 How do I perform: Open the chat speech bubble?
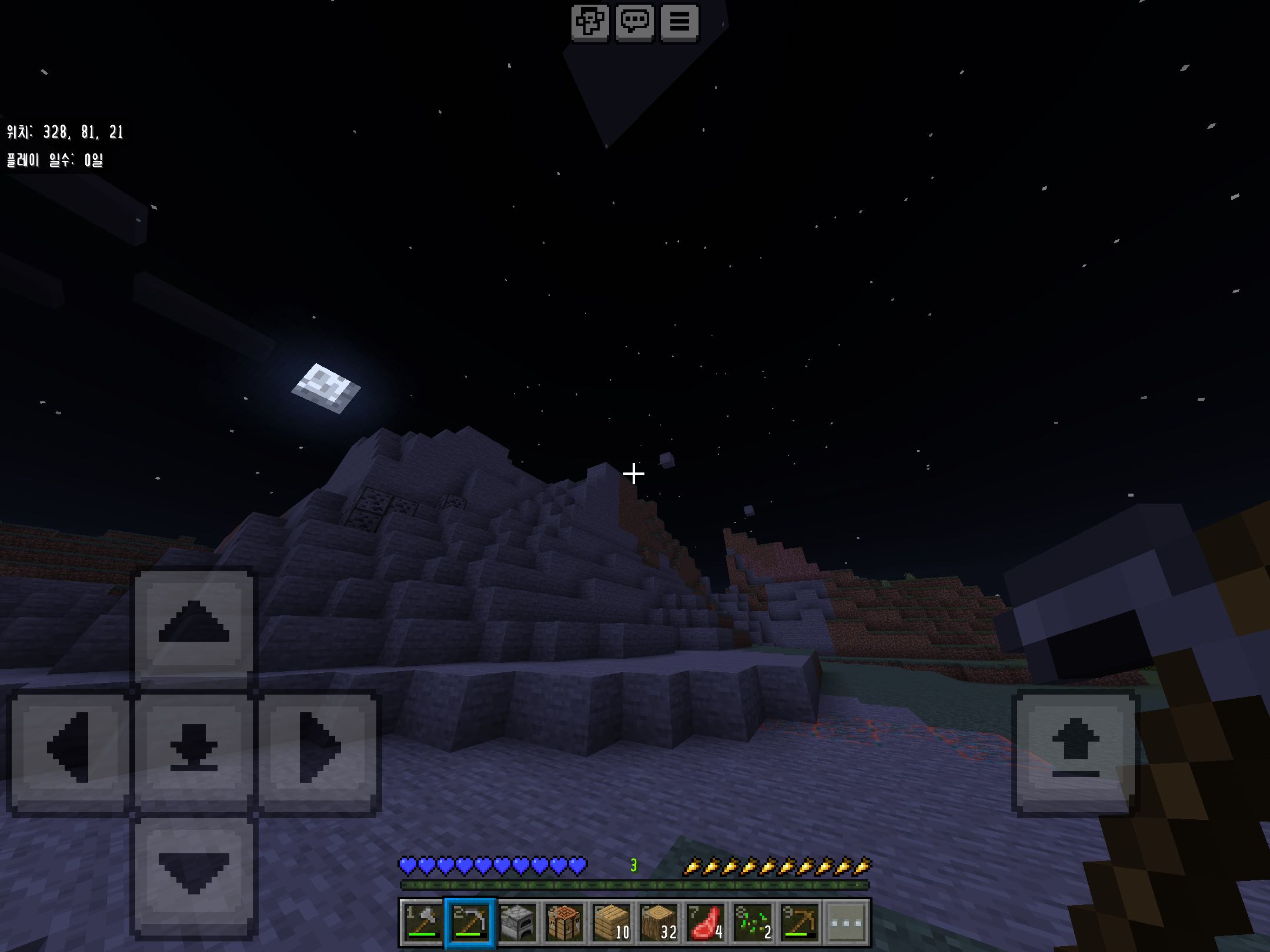point(635,22)
